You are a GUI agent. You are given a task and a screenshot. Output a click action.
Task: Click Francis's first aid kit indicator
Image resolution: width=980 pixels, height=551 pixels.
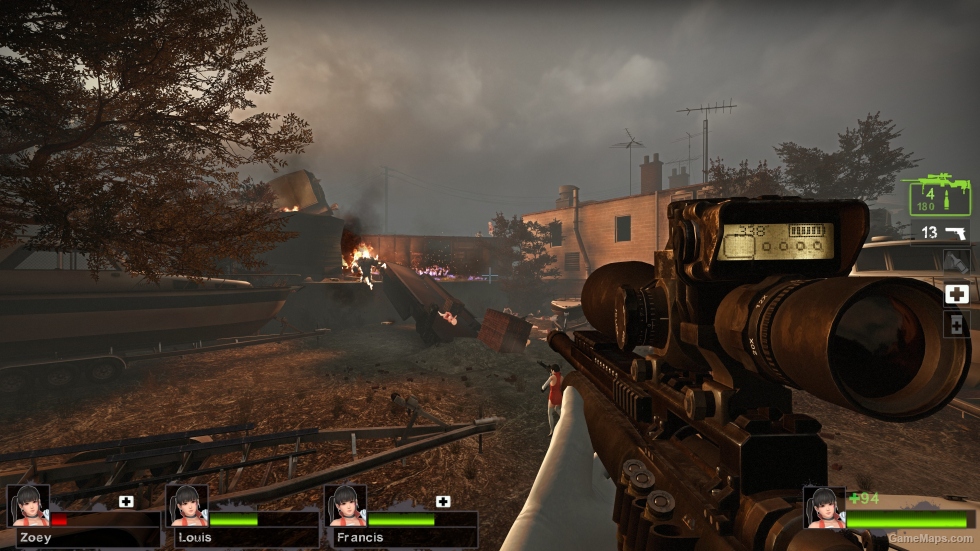pyautogui.click(x=443, y=501)
